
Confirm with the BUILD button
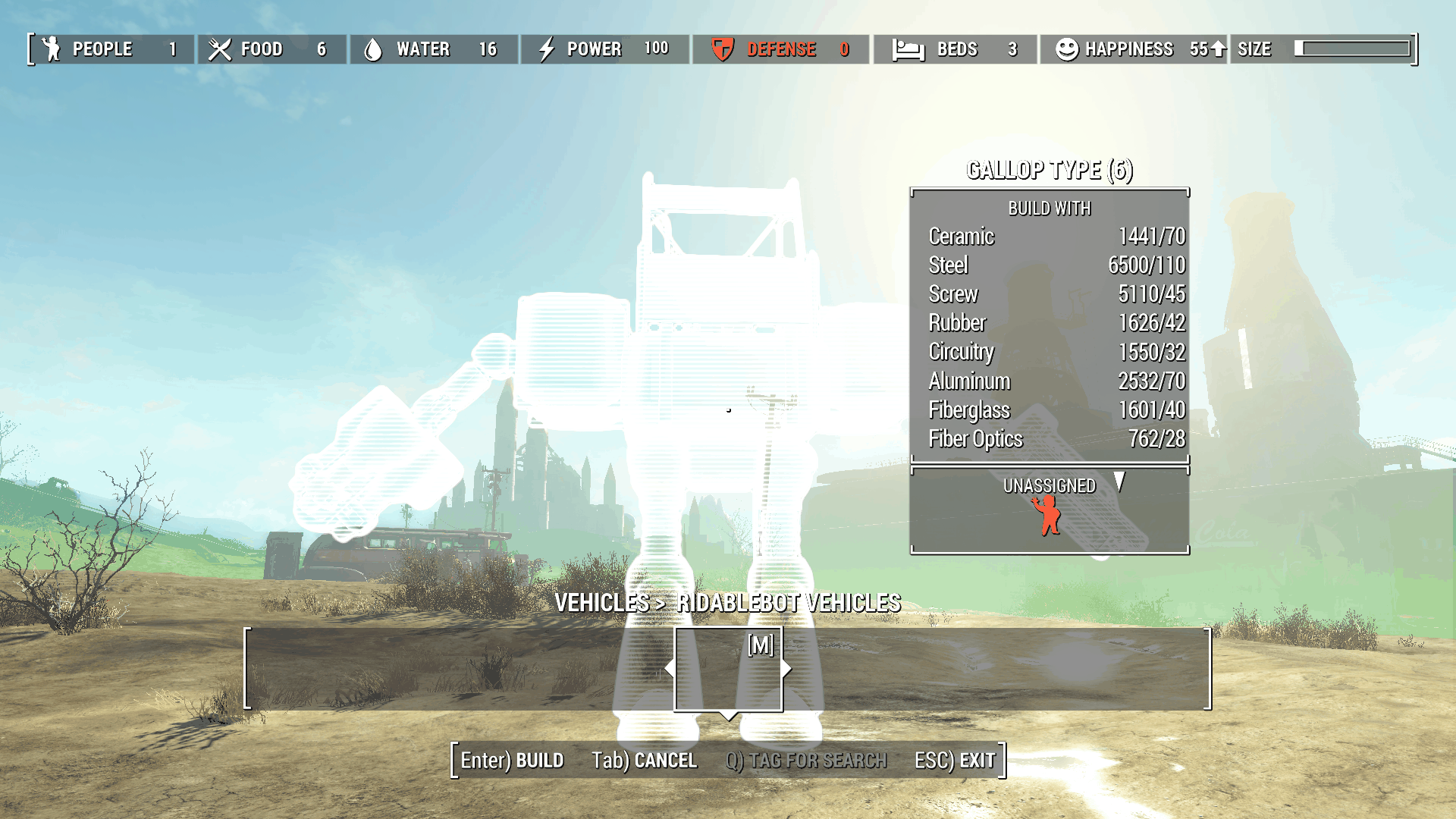pos(512,760)
